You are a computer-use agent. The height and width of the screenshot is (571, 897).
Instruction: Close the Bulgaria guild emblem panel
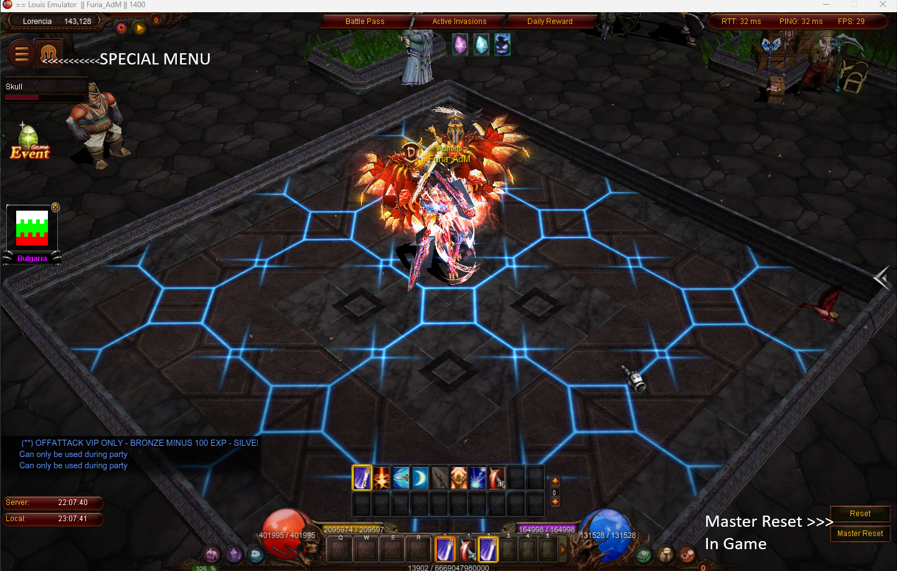[56, 208]
